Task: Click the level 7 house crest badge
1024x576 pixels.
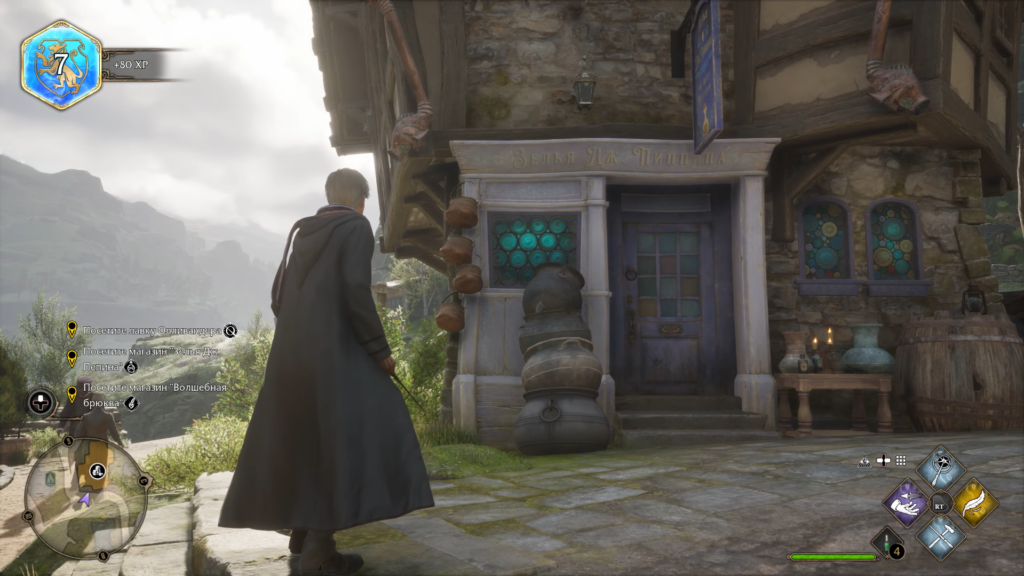Action: pyautogui.click(x=61, y=65)
